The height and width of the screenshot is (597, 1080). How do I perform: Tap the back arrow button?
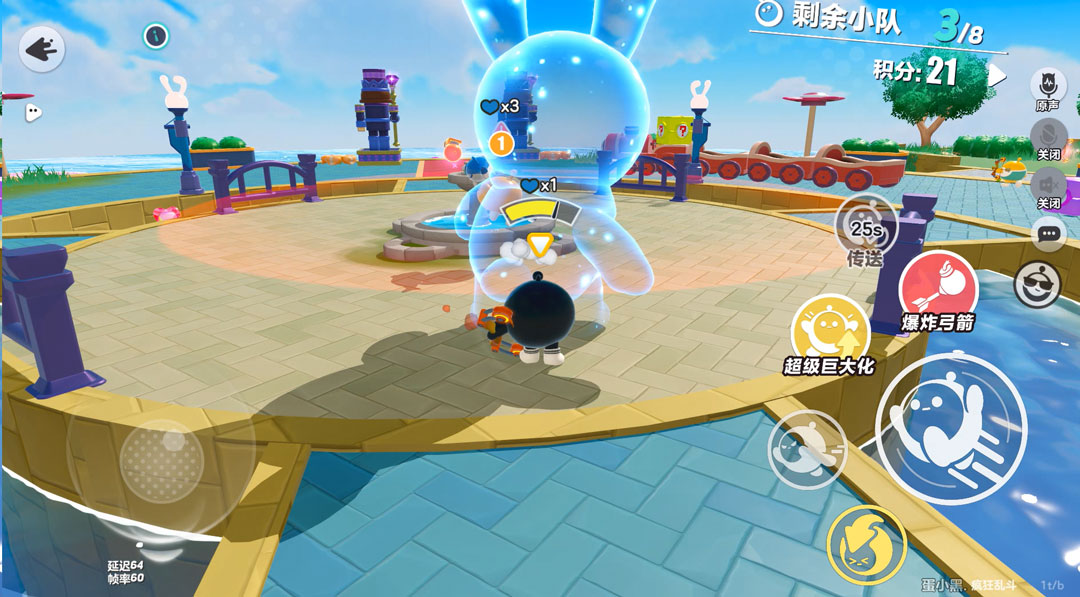(41, 48)
